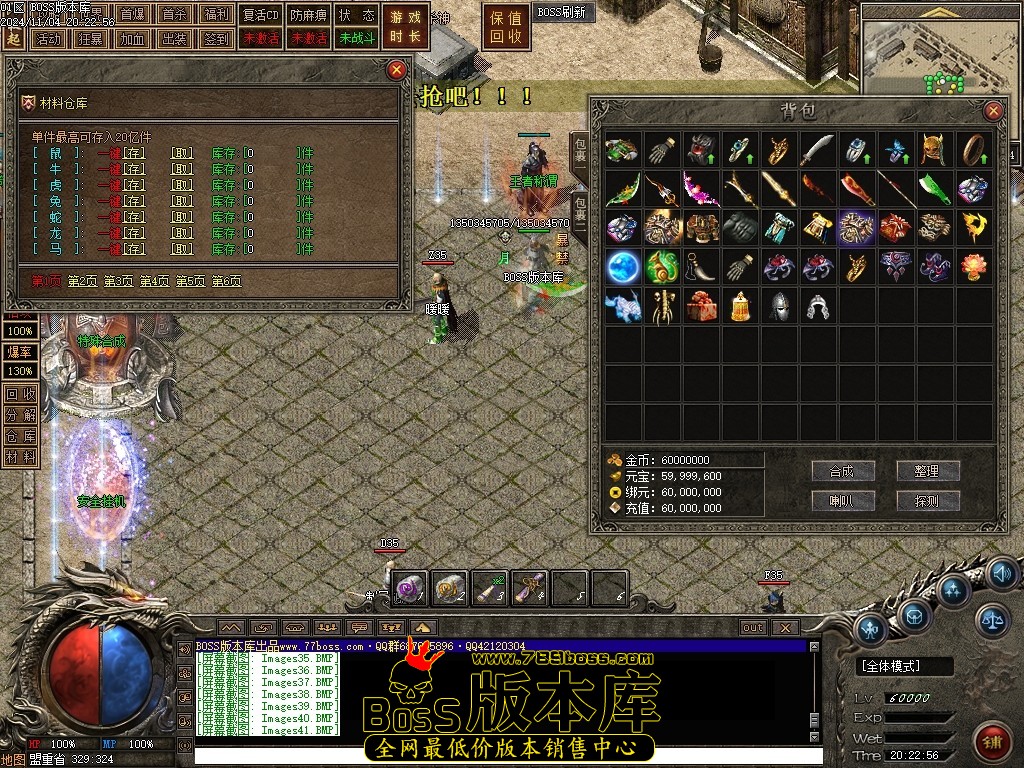1024x768 pixels.
Task: Open the 福利 welfare menu
Action: click(x=215, y=15)
